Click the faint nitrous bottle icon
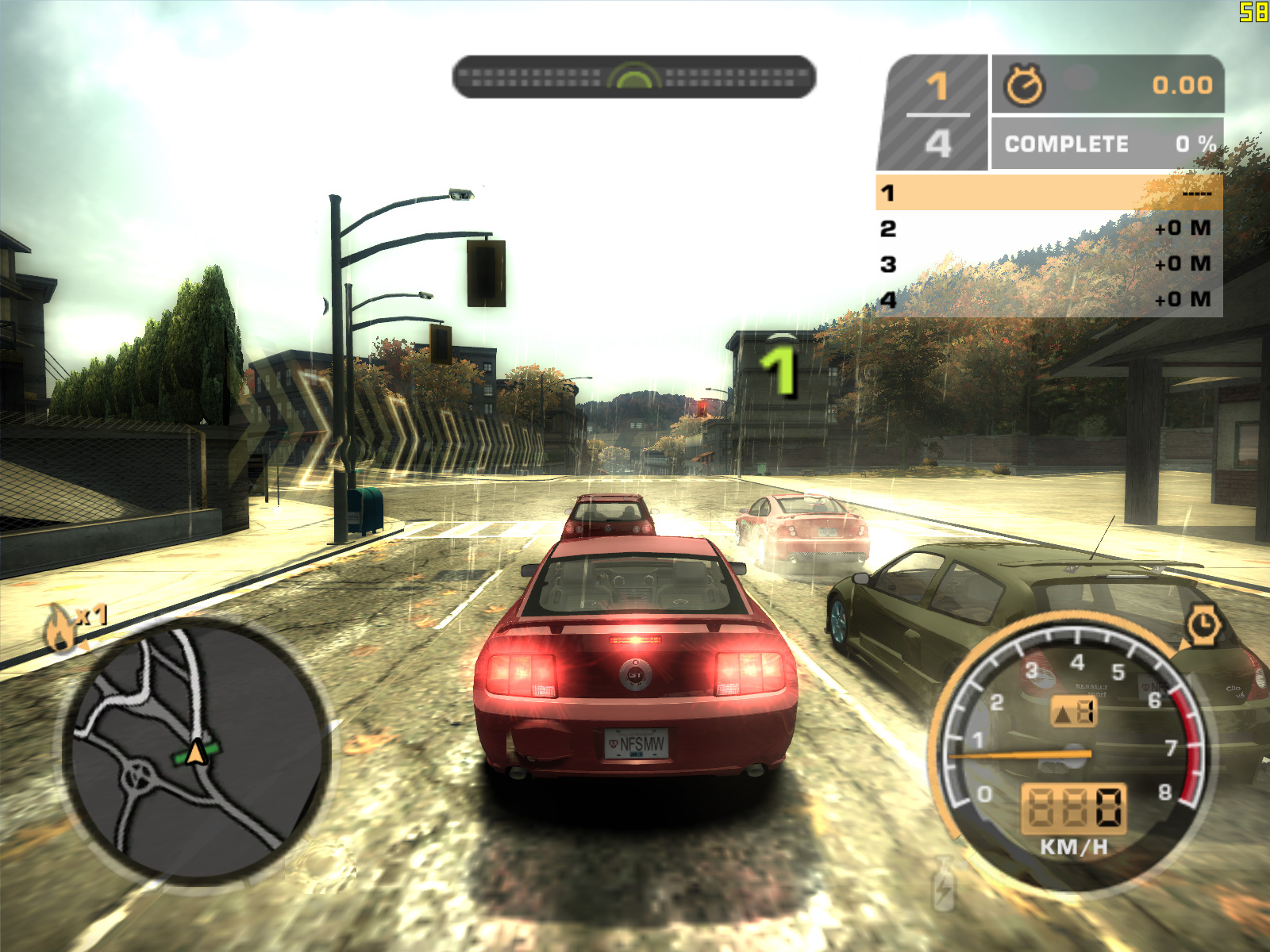This screenshot has height=952, width=1270. (943, 884)
